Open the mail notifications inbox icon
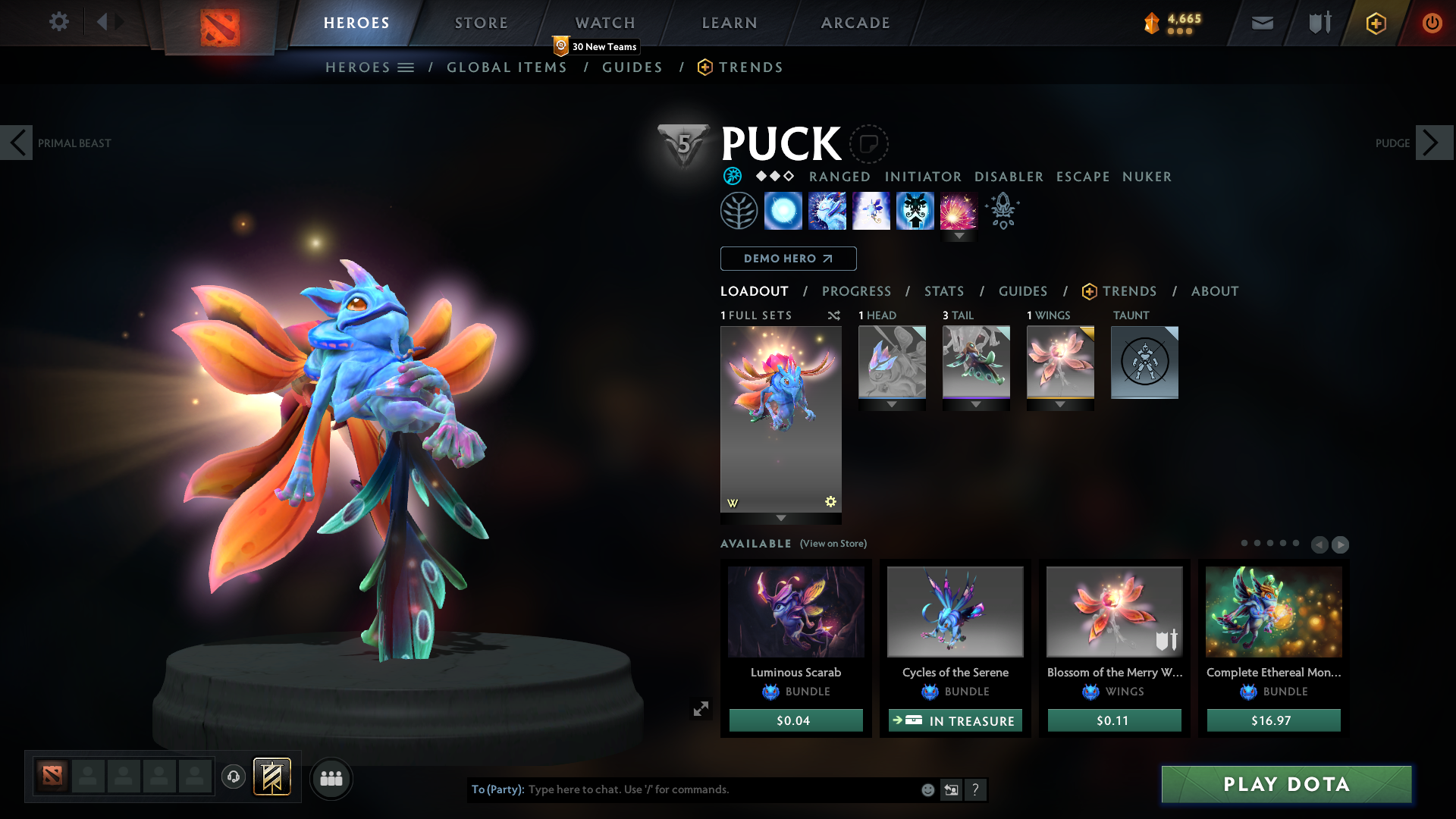 [x=1262, y=23]
